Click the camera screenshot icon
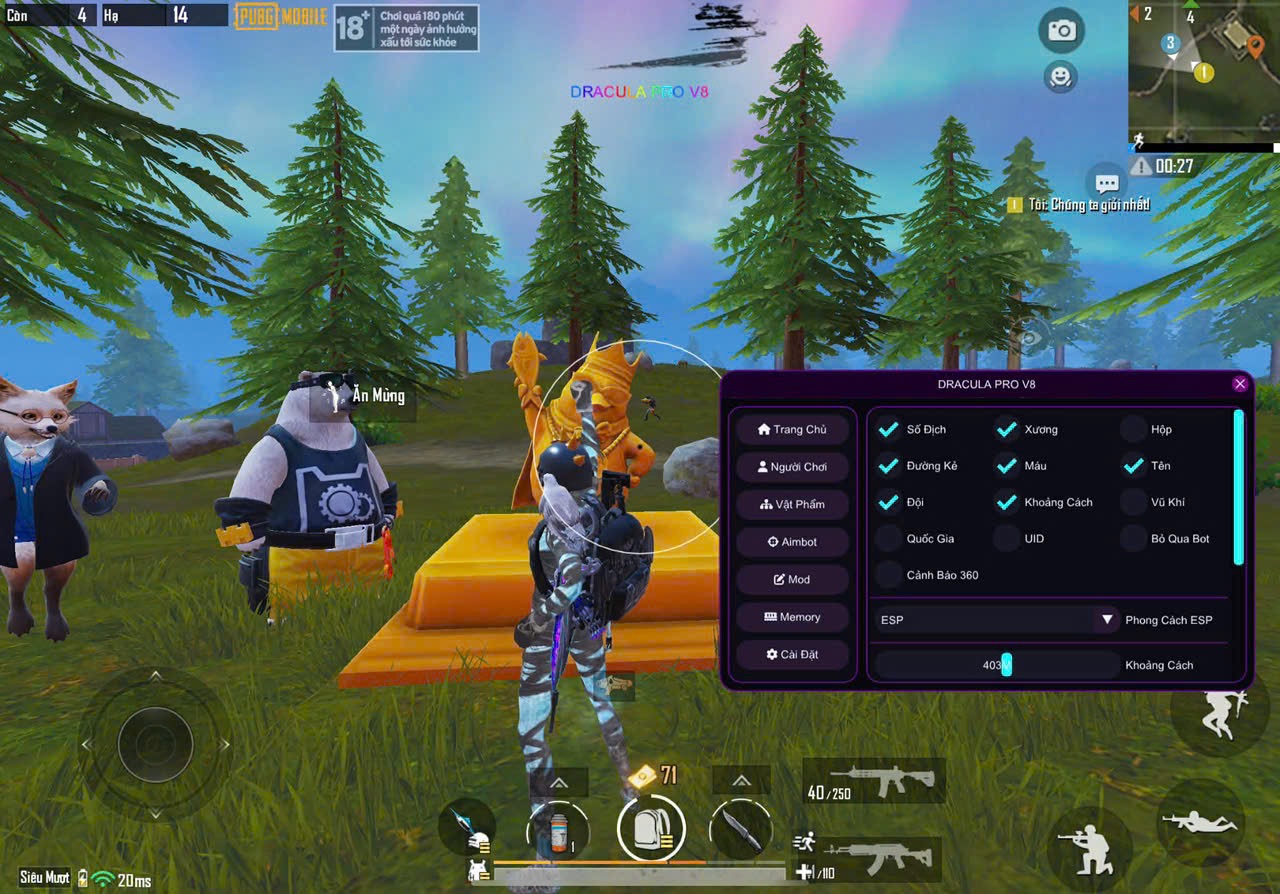1280x894 pixels. point(1060,31)
